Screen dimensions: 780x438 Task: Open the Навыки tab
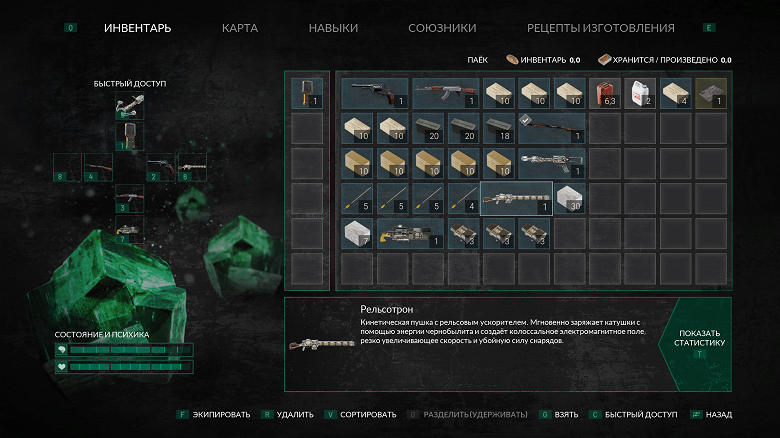tap(333, 28)
